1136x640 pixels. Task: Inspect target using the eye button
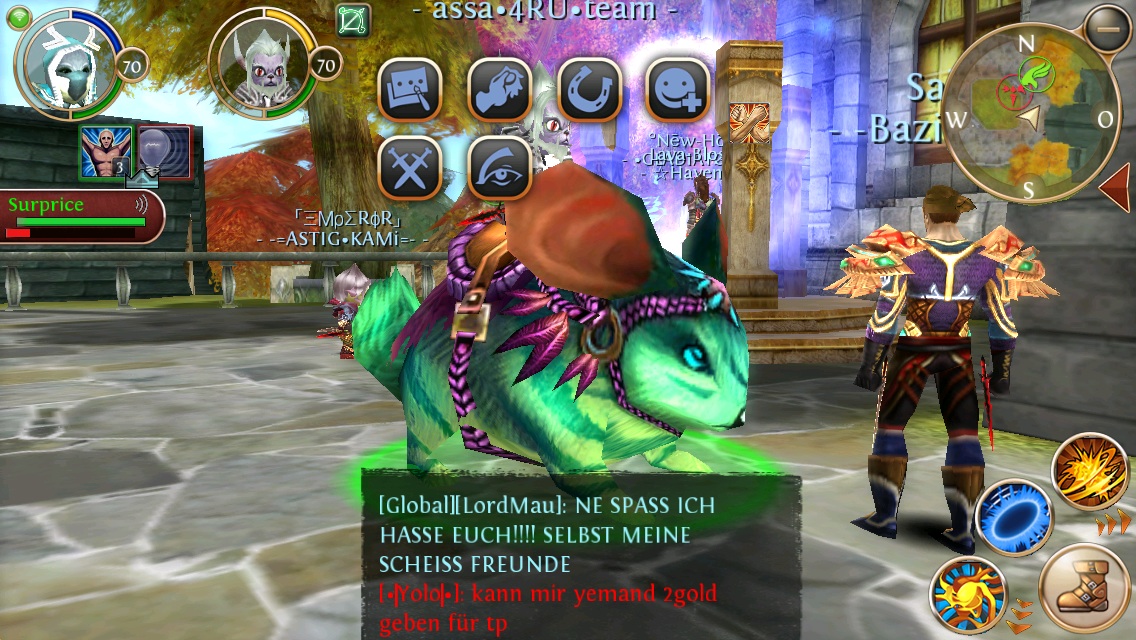coord(500,167)
